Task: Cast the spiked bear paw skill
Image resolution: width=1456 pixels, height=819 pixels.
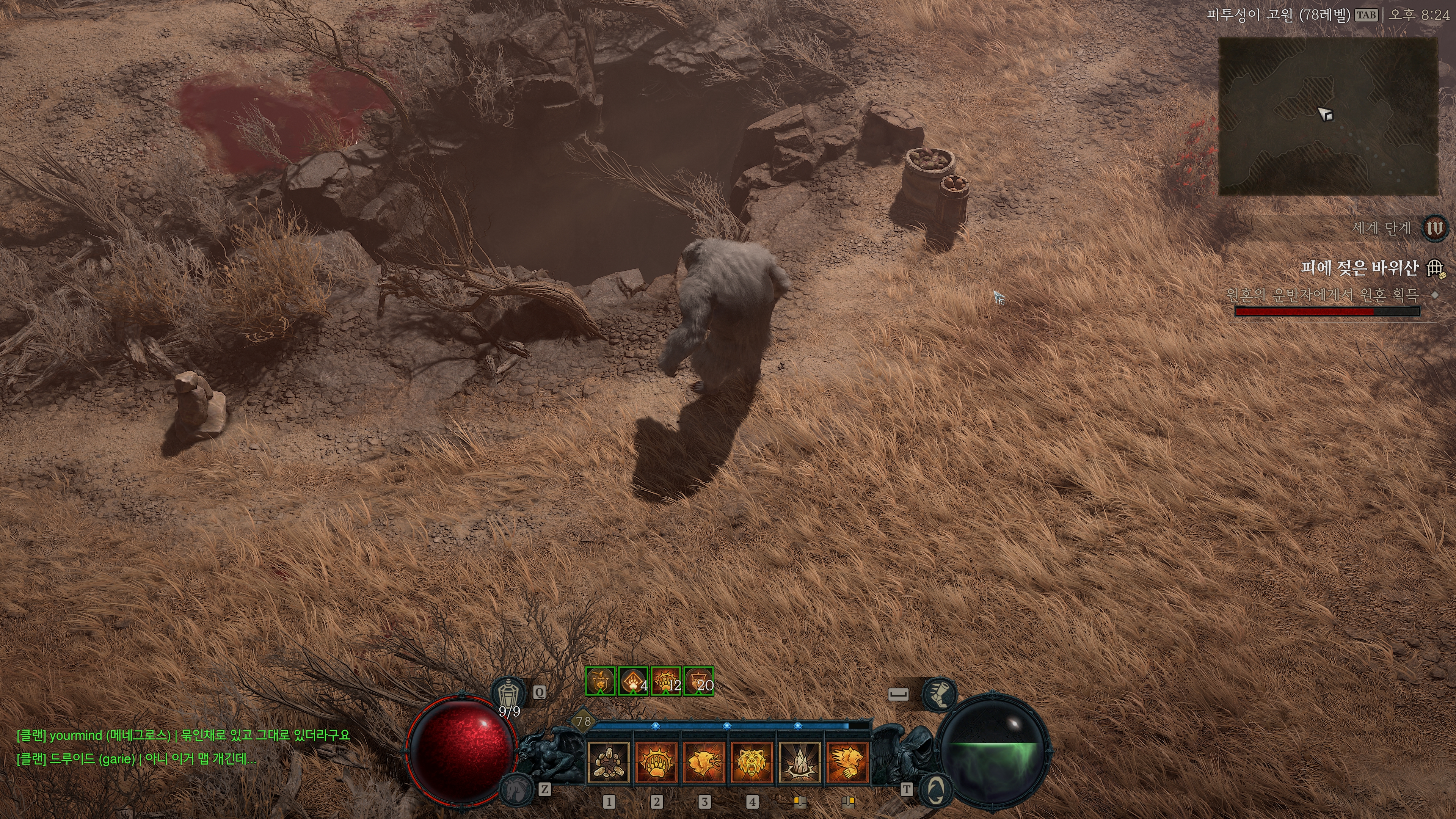Action: coord(656,762)
